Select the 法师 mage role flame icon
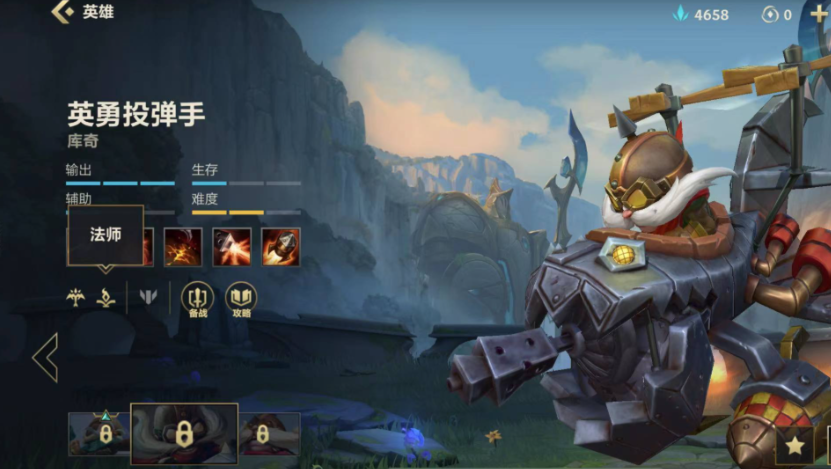Viewport: 831px width, 469px height. pos(105,297)
